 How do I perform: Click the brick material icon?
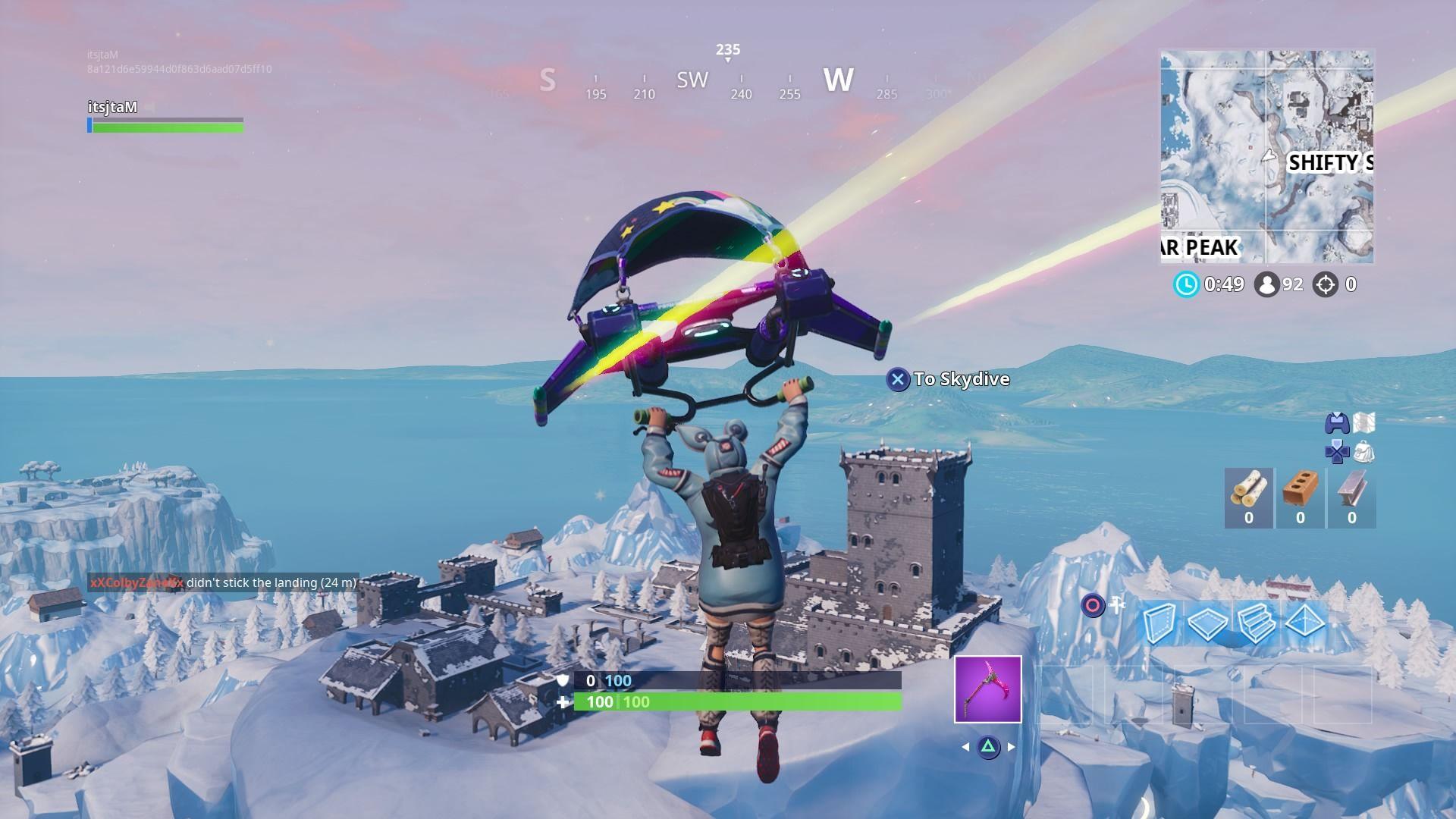coord(1301,488)
